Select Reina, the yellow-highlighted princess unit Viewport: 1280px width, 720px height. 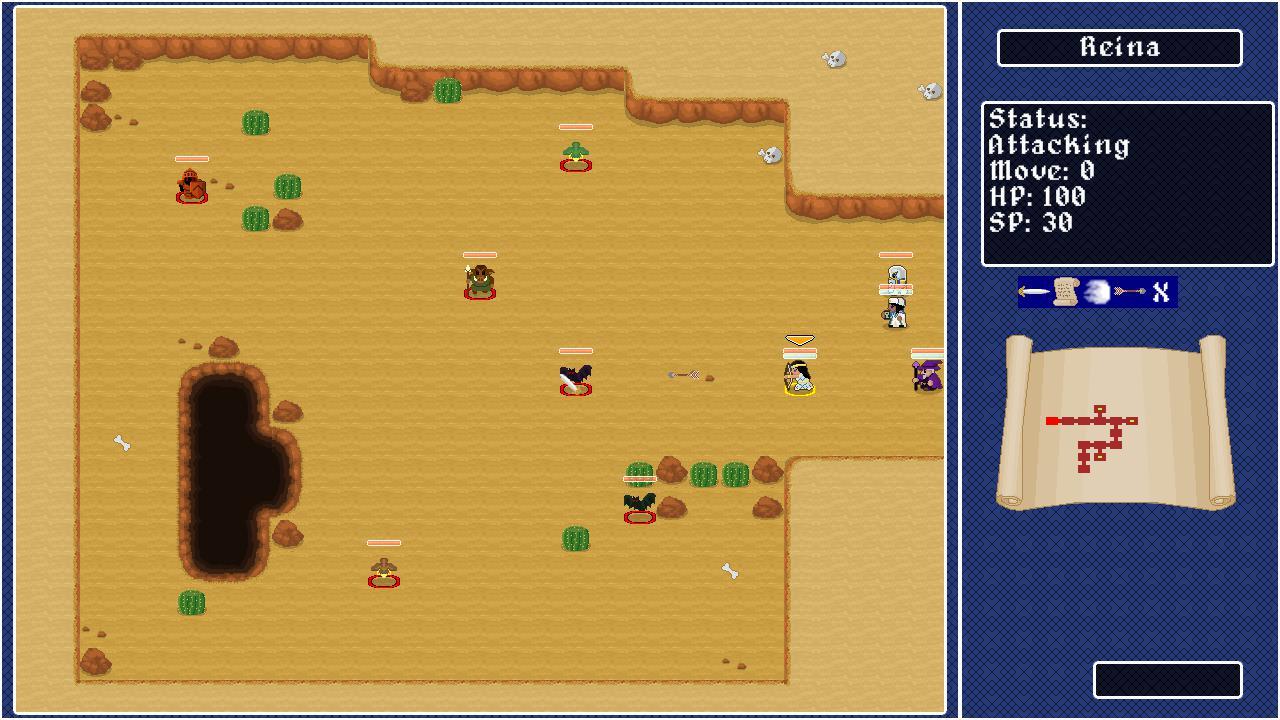[798, 380]
